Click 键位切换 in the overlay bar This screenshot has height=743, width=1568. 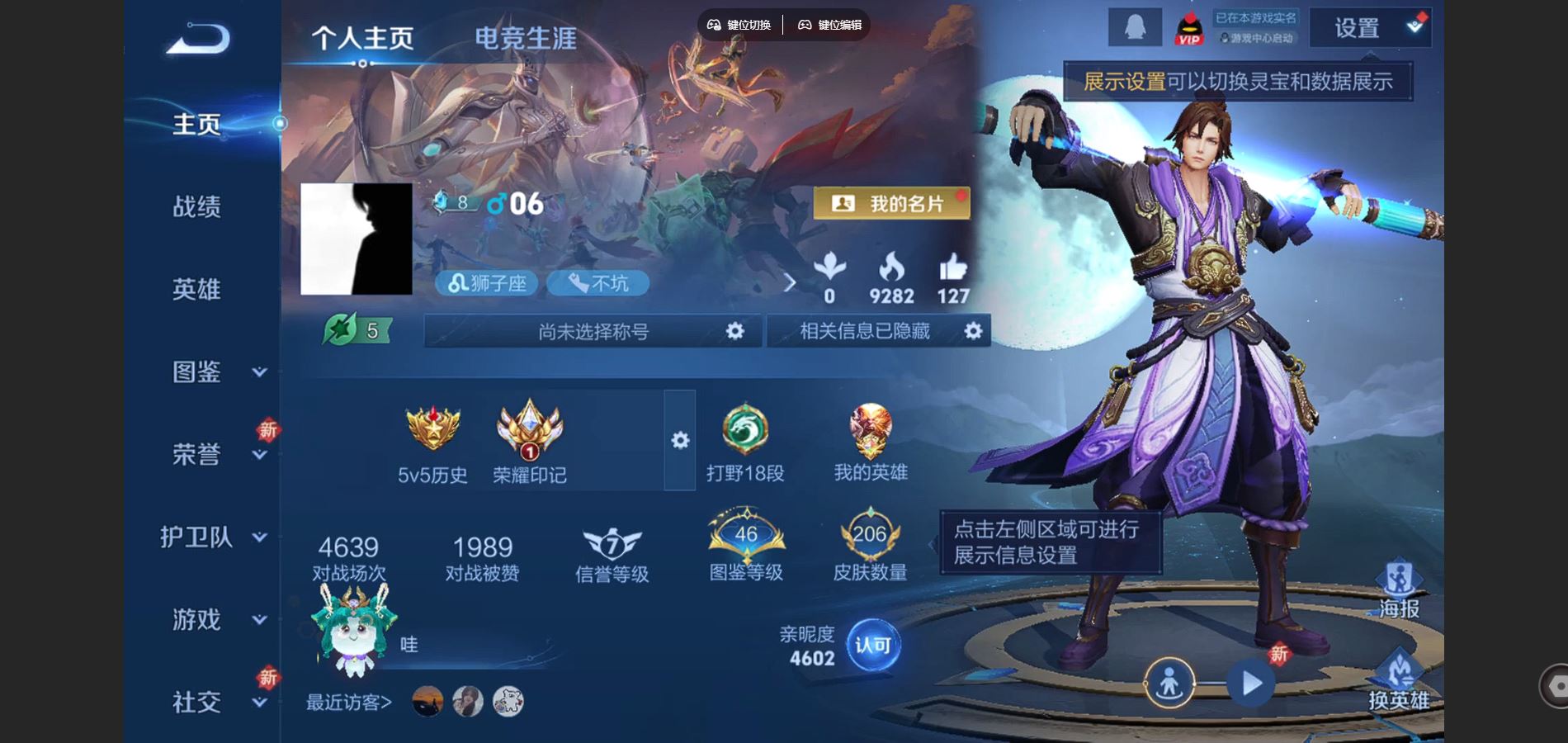coord(739,25)
